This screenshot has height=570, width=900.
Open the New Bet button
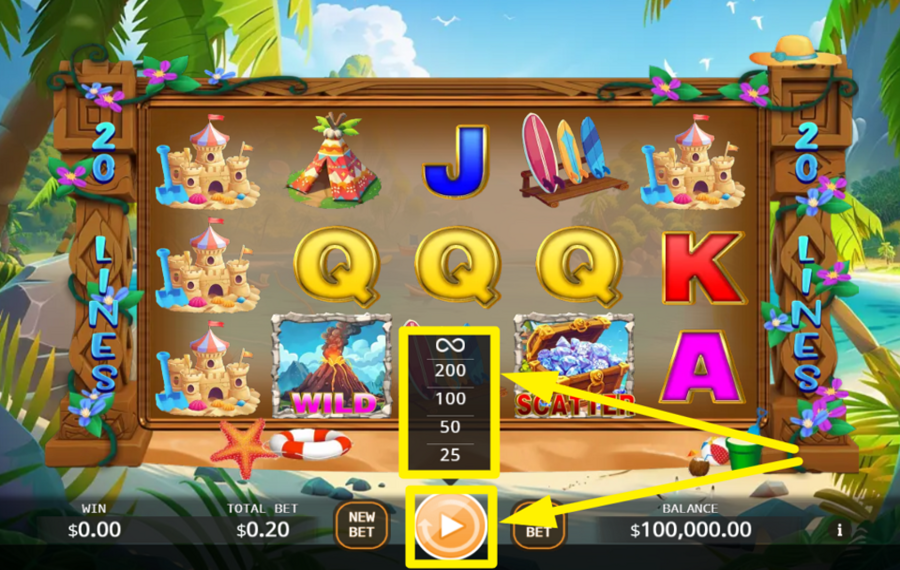tap(362, 524)
